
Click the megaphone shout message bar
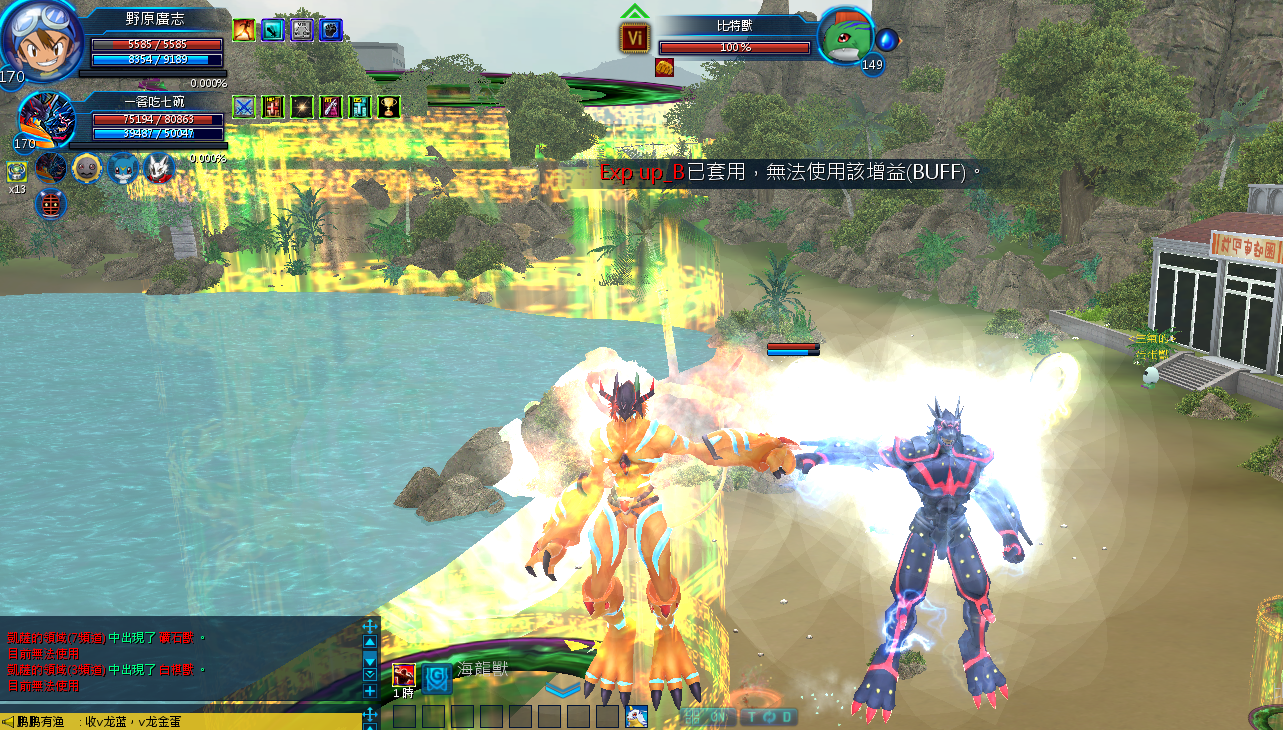coord(180,721)
